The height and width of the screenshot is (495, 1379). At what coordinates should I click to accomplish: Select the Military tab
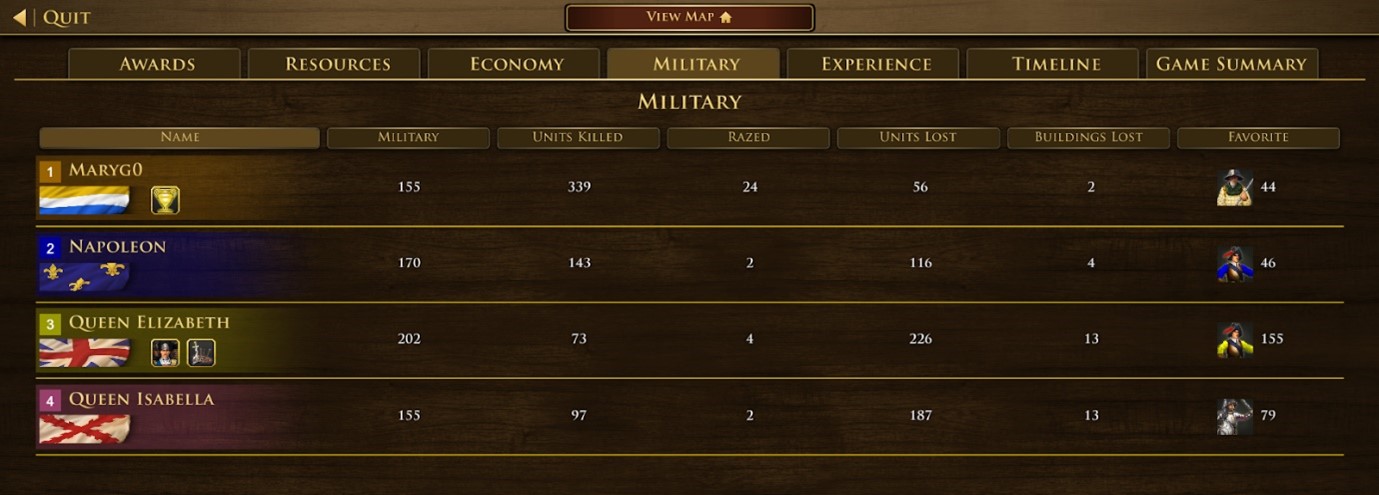696,64
